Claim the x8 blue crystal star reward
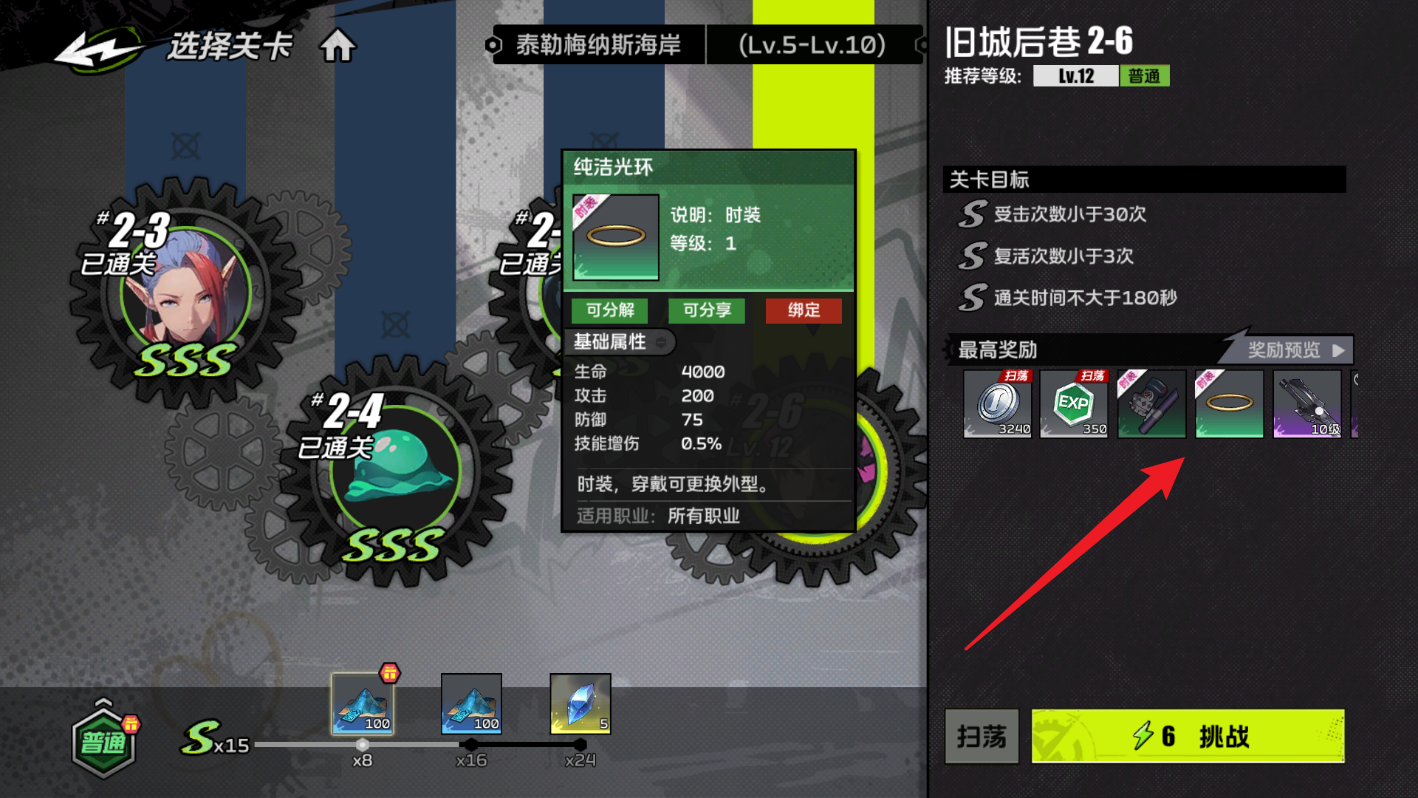1418x798 pixels. pos(362,704)
